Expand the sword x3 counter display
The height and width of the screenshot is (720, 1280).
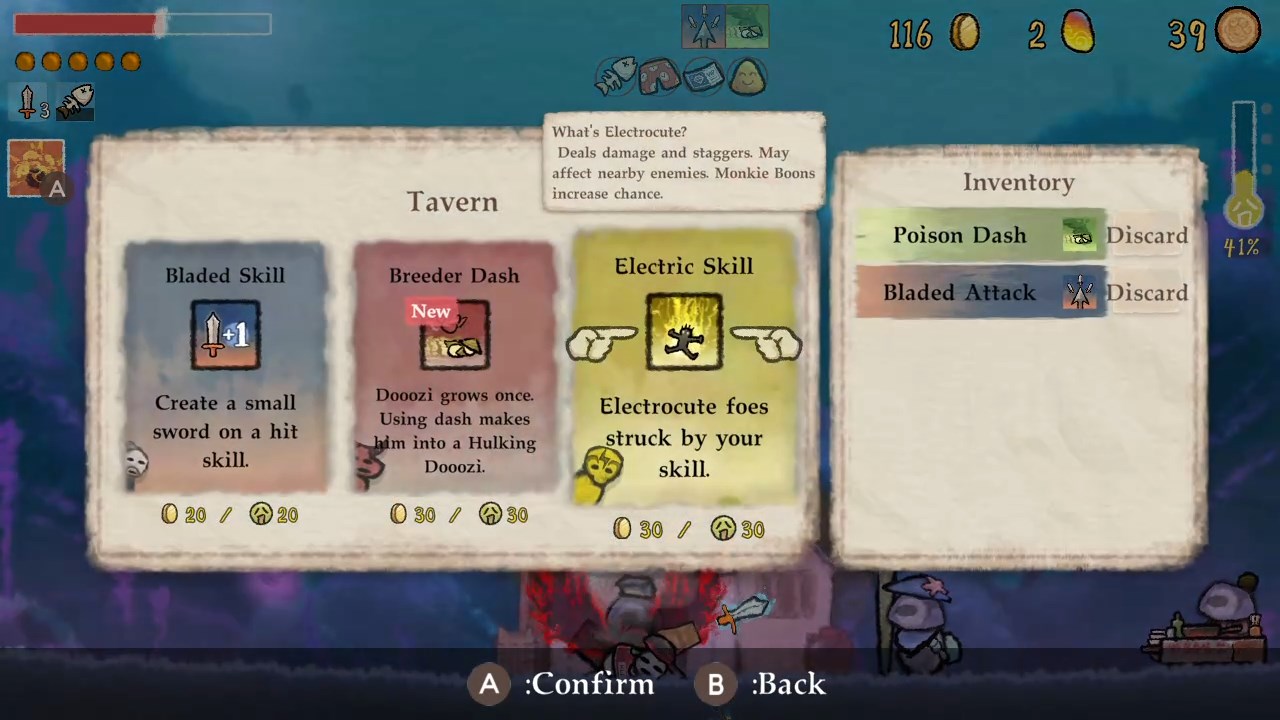click(x=30, y=105)
